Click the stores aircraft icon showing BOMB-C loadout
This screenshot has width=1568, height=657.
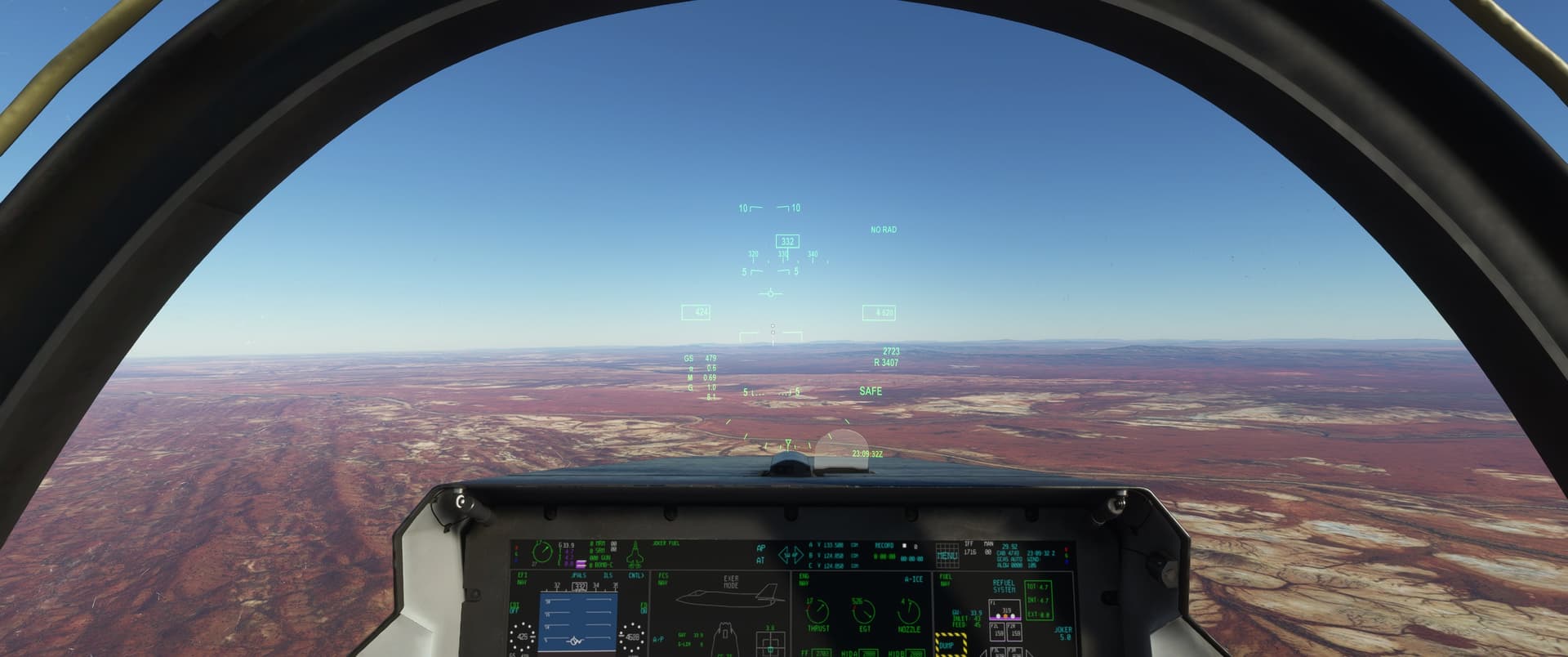point(636,553)
